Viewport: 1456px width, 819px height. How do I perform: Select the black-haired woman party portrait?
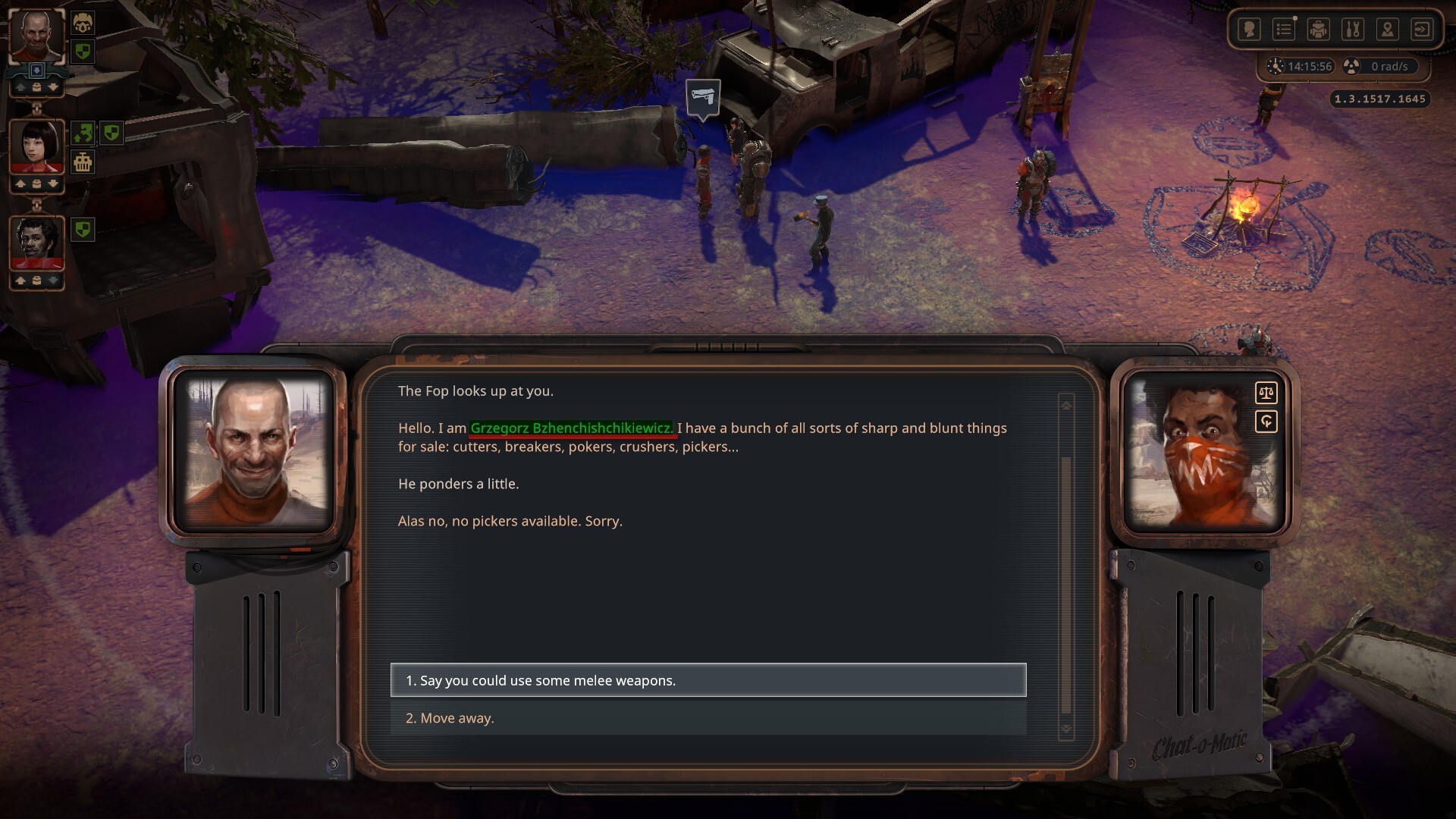click(x=36, y=146)
